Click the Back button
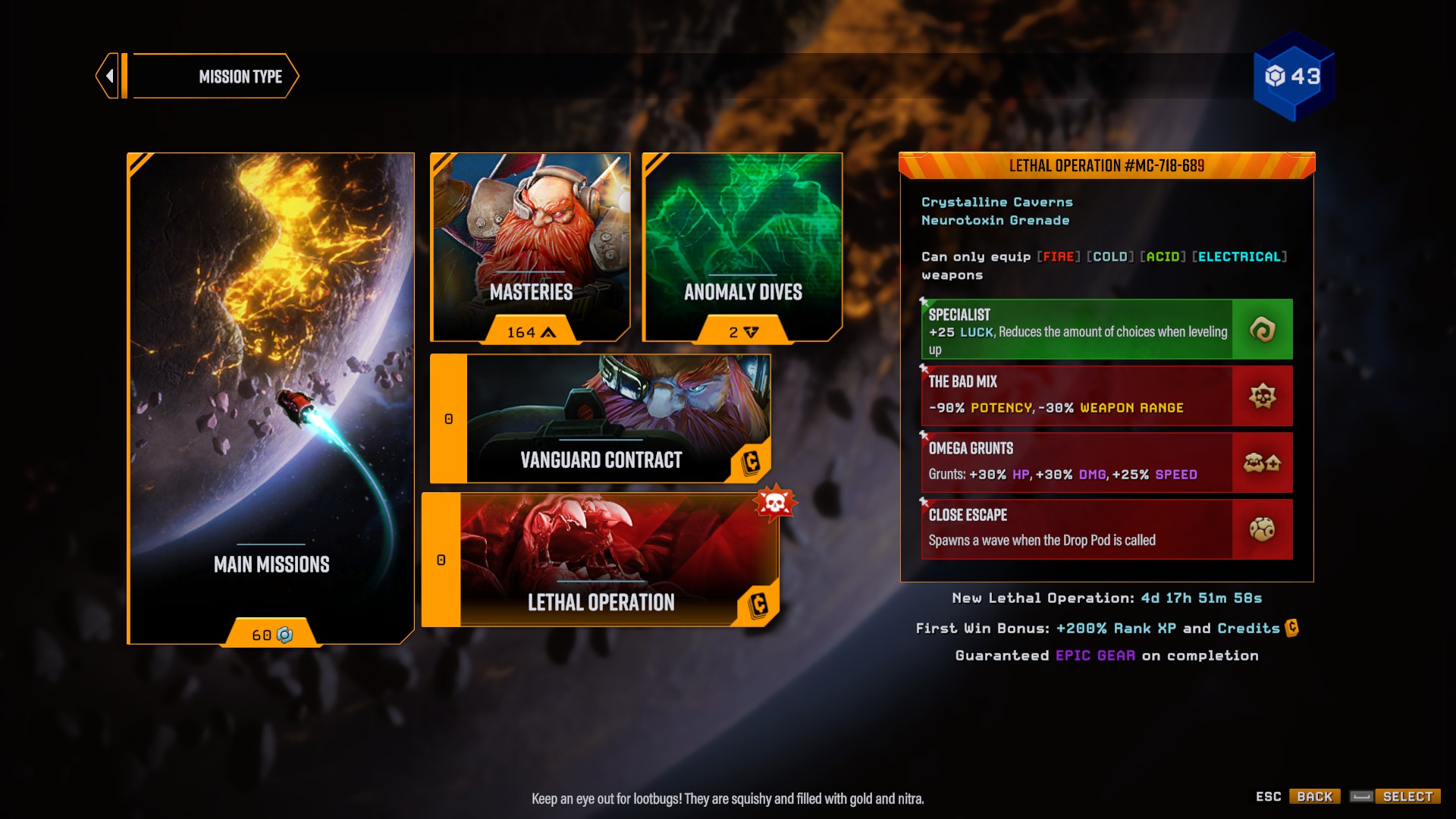Image resolution: width=1456 pixels, height=819 pixels. (x=1314, y=796)
